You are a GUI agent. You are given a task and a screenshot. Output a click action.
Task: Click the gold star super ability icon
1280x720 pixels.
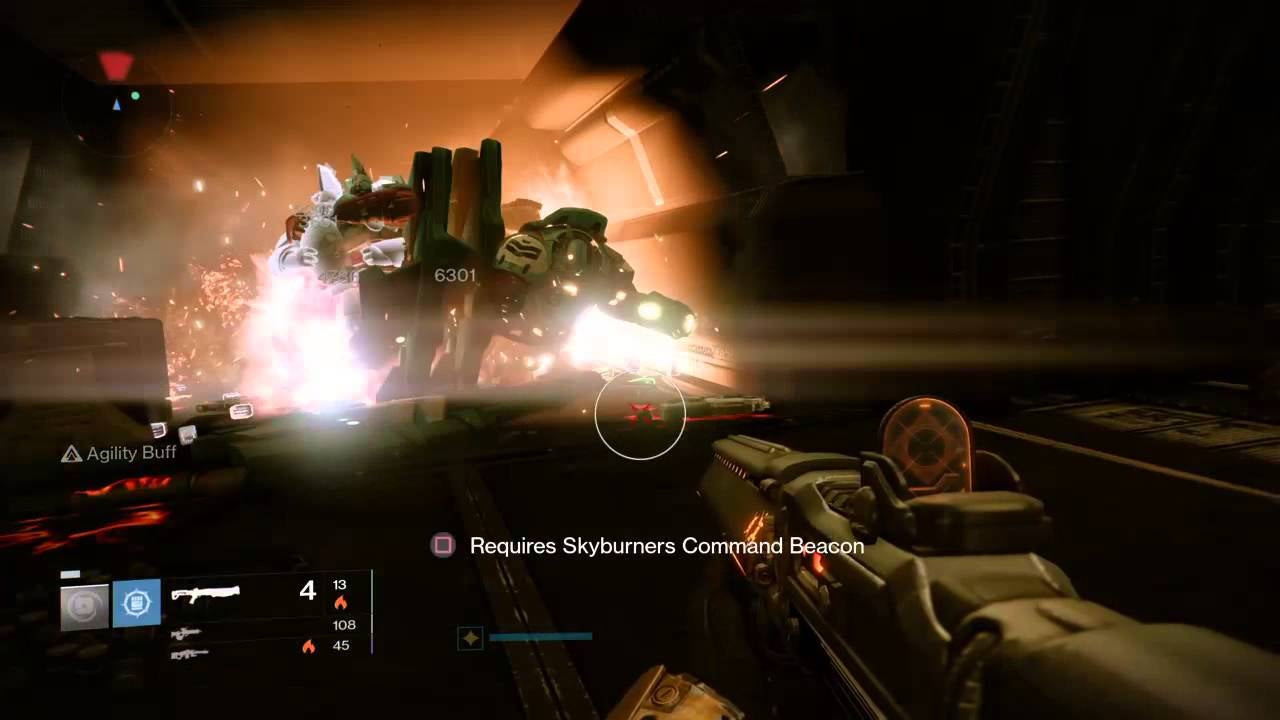pyautogui.click(x=468, y=636)
